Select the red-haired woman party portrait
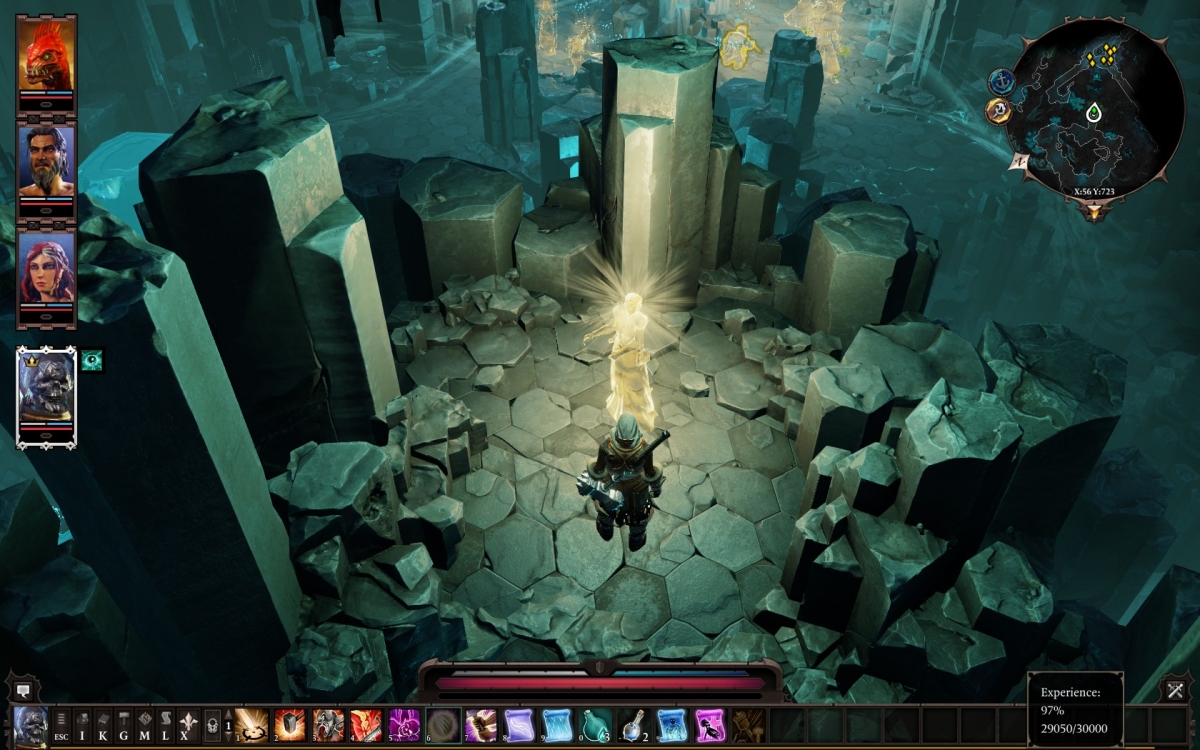 [x=46, y=271]
